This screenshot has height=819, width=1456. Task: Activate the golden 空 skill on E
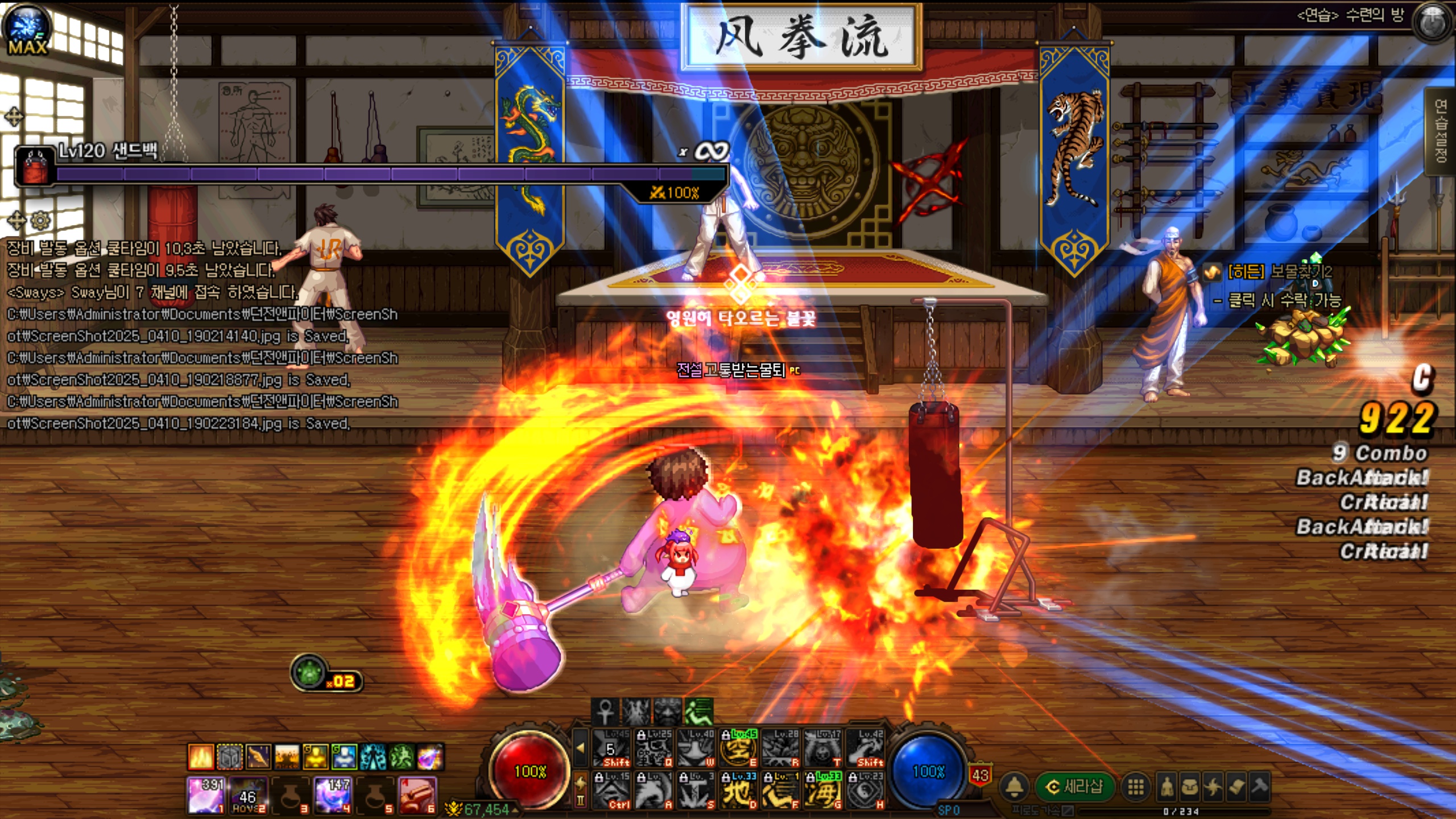pos(738,748)
